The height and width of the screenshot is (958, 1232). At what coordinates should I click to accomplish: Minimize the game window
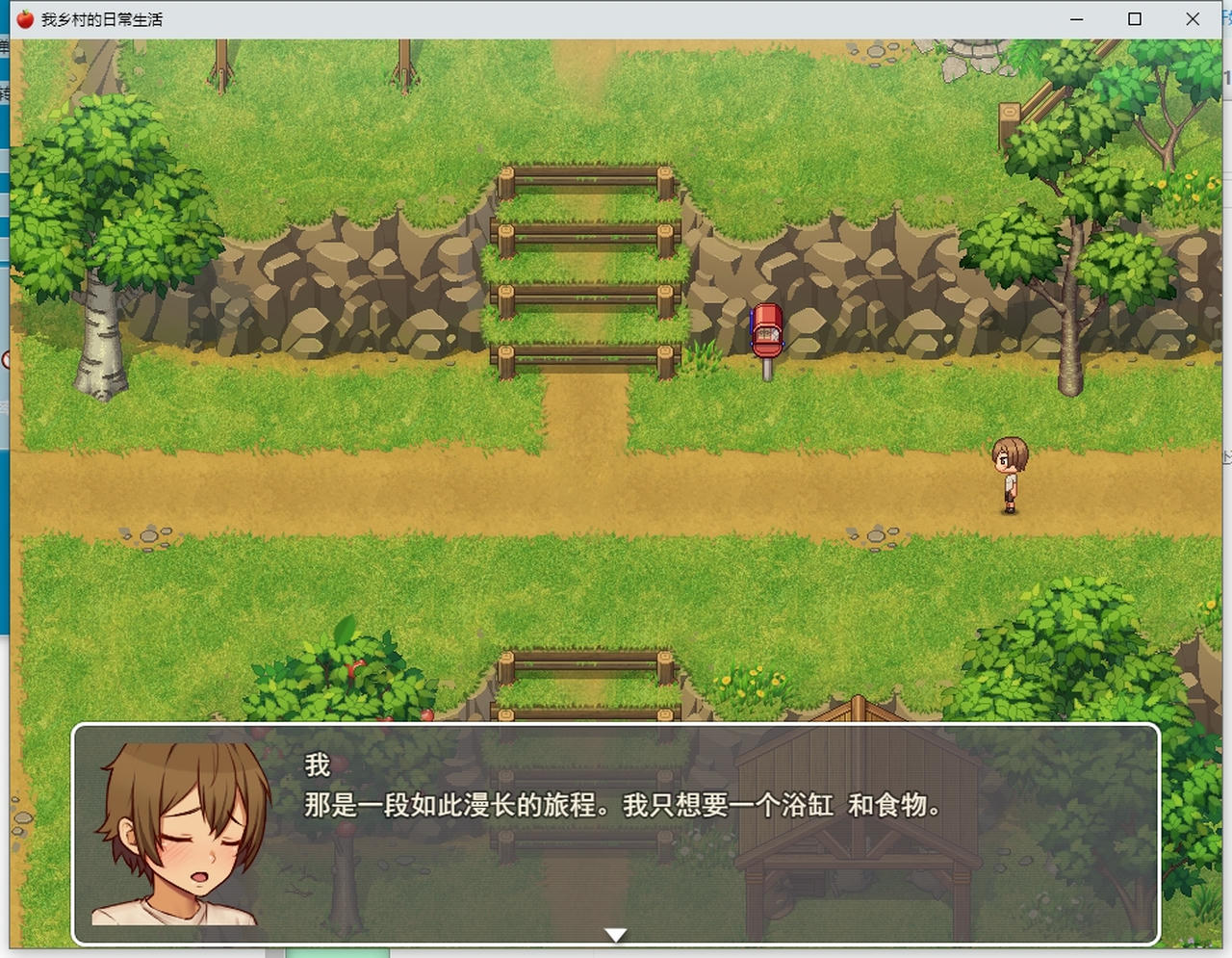pos(1075,19)
